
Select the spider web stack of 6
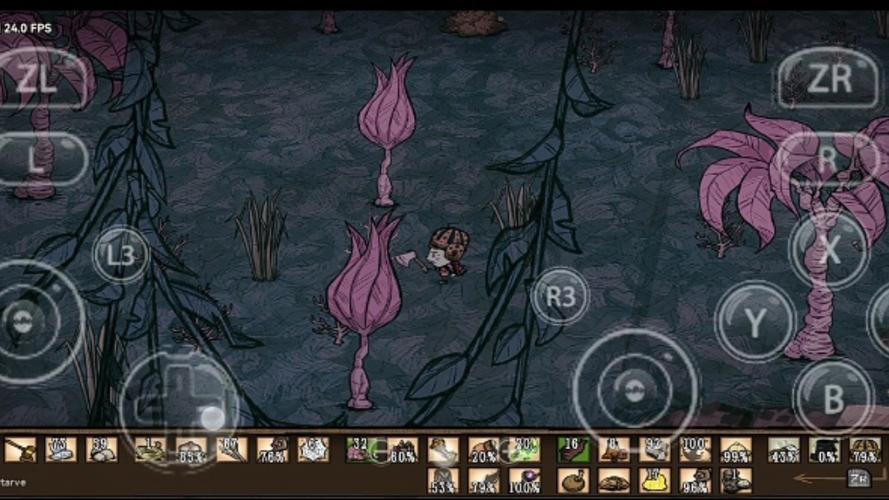tap(313, 450)
